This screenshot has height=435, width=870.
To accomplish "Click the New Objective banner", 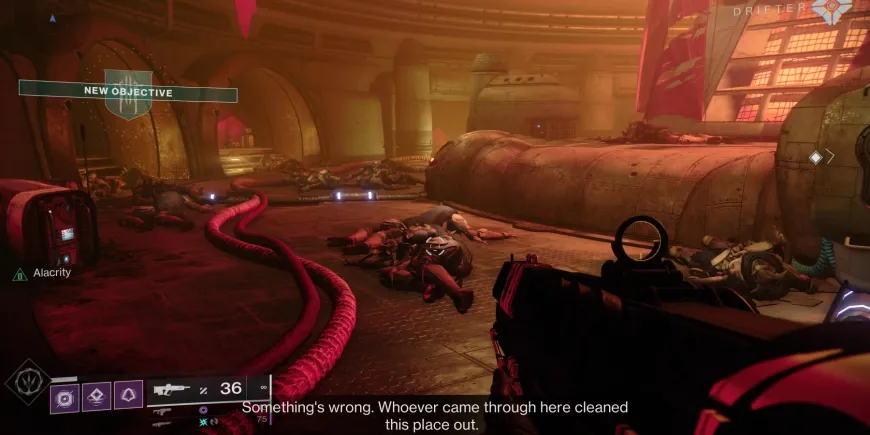I will pyautogui.click(x=128, y=93).
